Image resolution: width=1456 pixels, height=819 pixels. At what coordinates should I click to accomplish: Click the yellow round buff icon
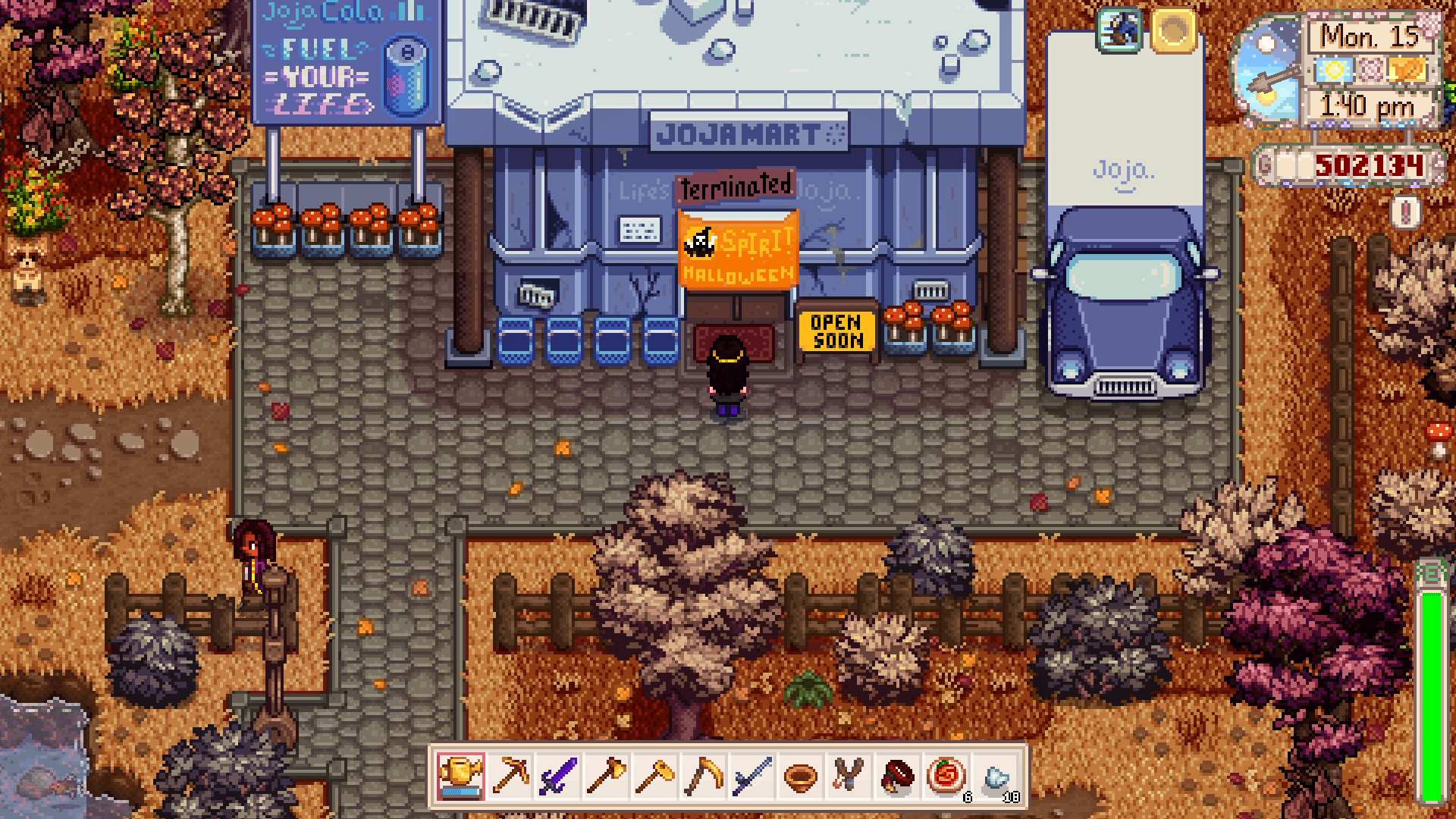coord(1172,30)
